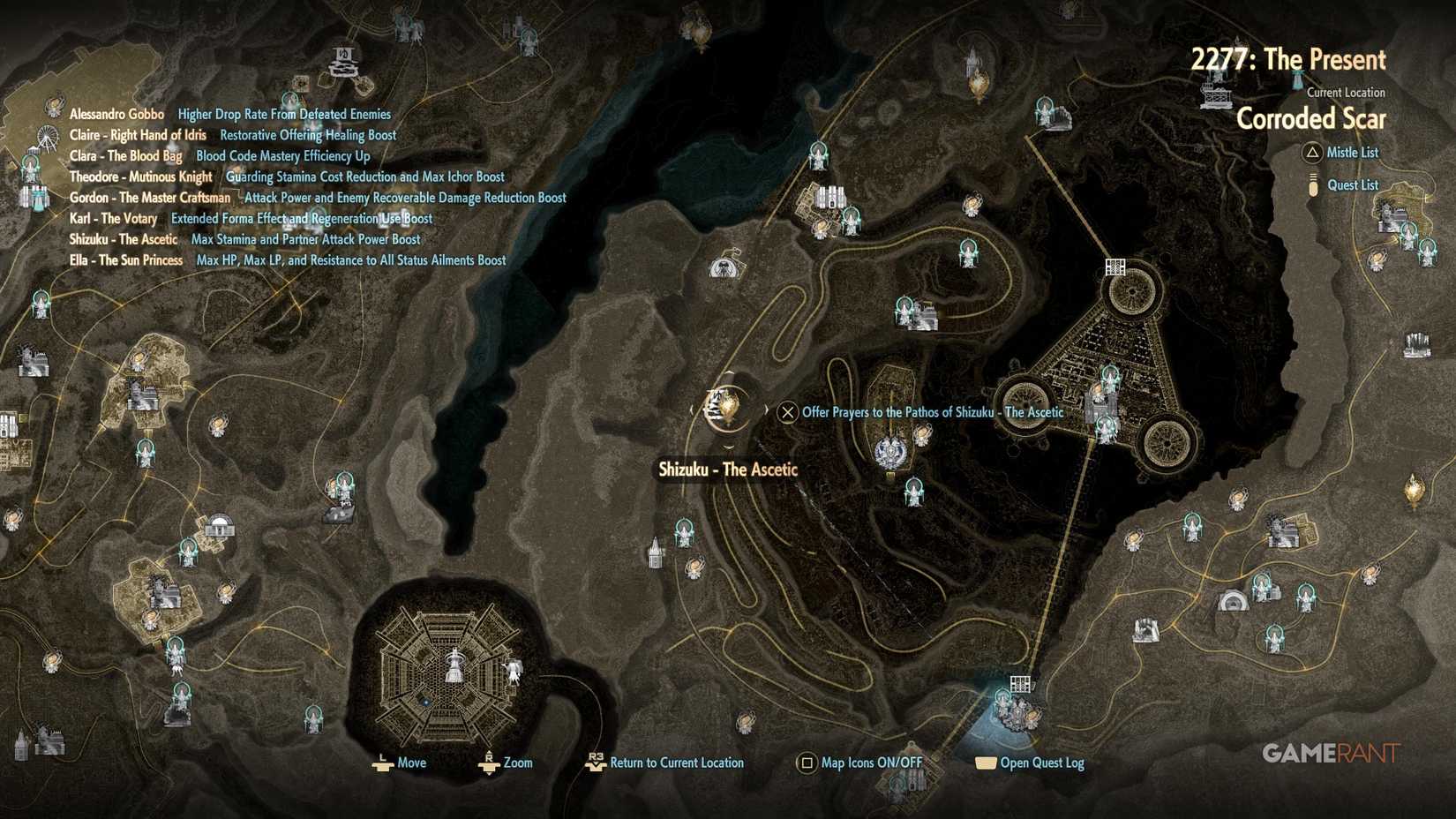
Task: Select the 2277: The Present time tab
Action: pyautogui.click(x=1288, y=60)
